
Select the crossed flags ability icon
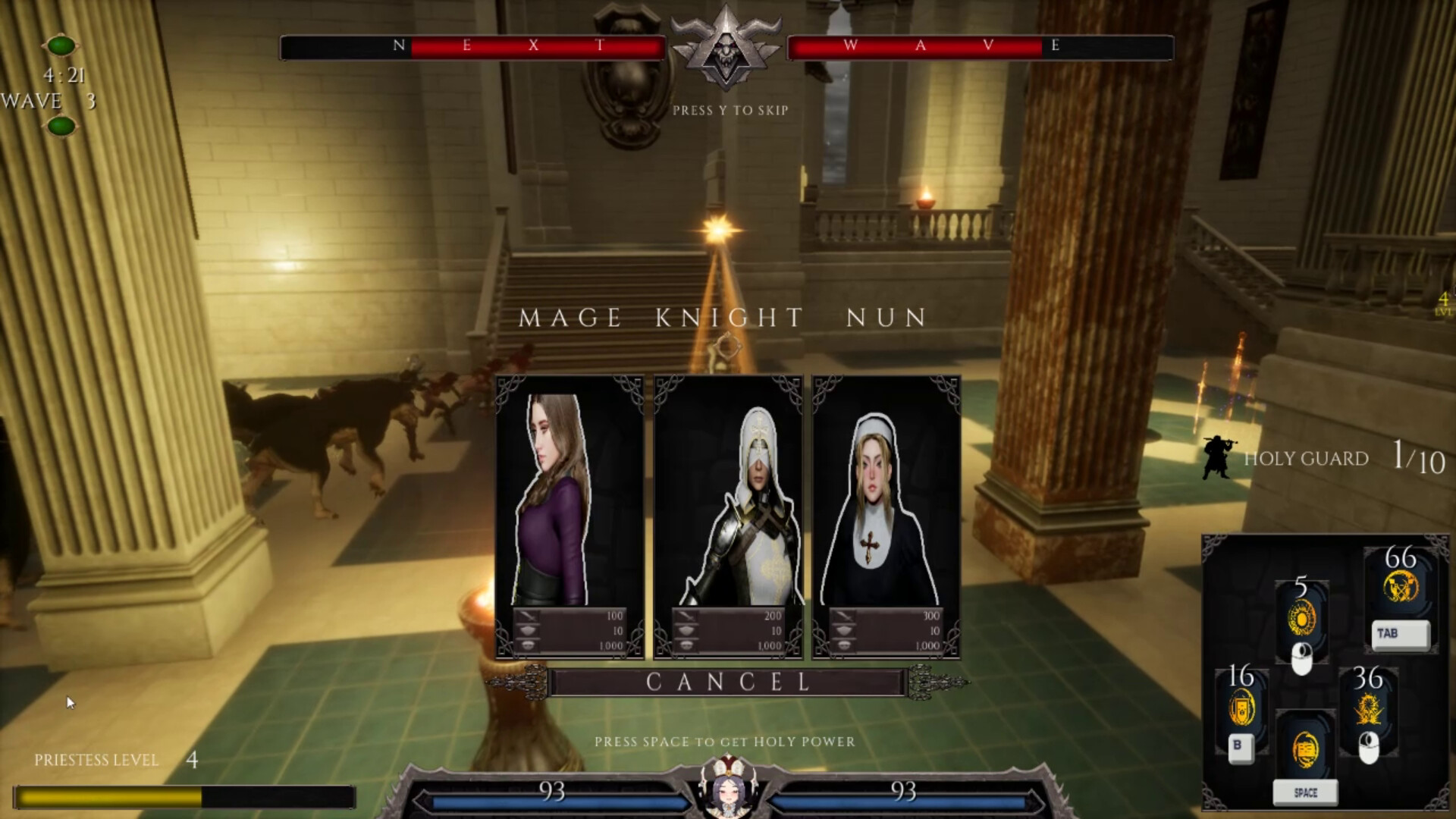[1401, 588]
